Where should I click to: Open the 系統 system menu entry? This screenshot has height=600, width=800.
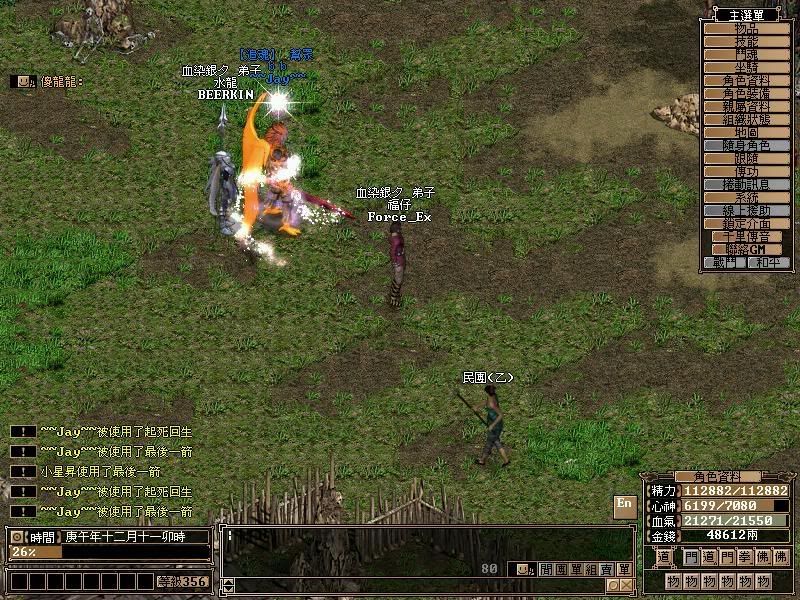tap(746, 198)
